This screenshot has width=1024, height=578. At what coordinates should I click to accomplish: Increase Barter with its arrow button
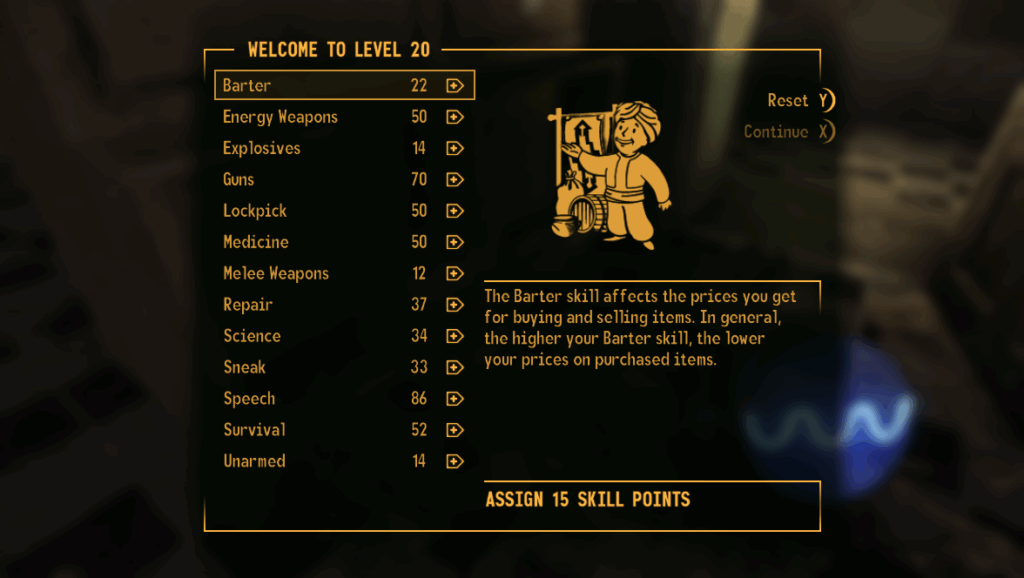[455, 86]
